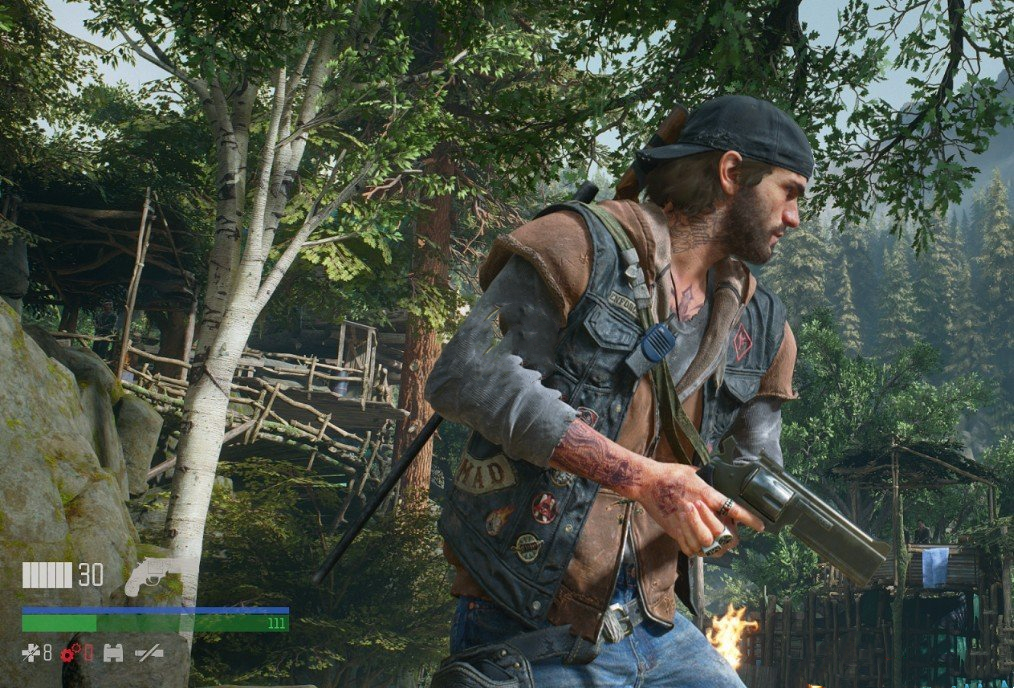Click the red gears scrap icon
The width and height of the screenshot is (1014, 688).
[x=70, y=653]
